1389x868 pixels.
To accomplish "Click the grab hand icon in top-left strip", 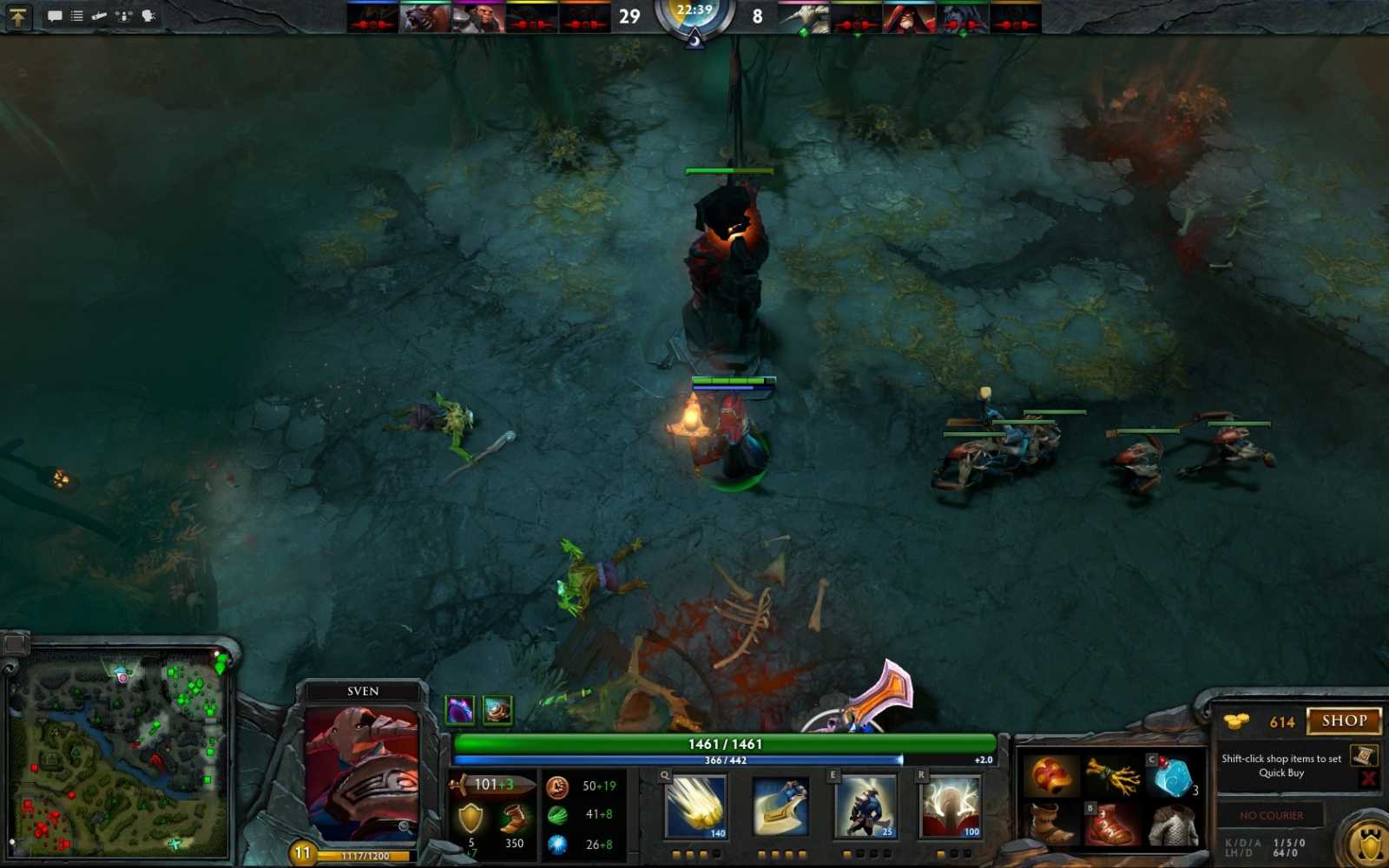I will click(x=148, y=16).
